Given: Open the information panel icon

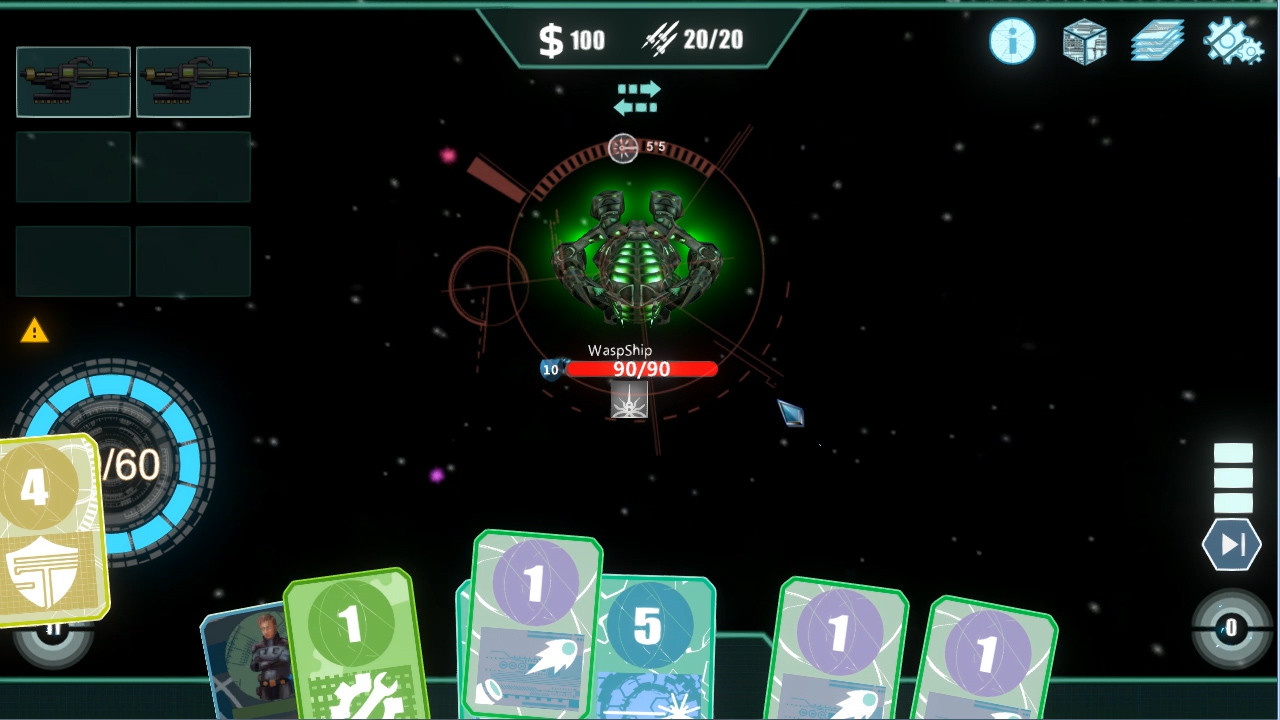Looking at the screenshot, I should click(1010, 41).
